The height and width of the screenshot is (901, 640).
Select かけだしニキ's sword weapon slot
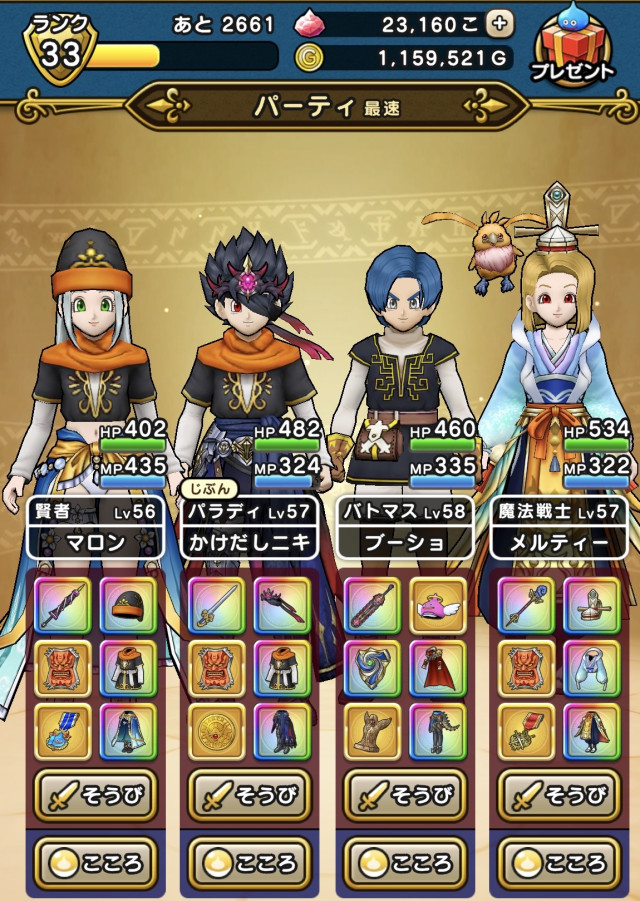click(x=217, y=606)
